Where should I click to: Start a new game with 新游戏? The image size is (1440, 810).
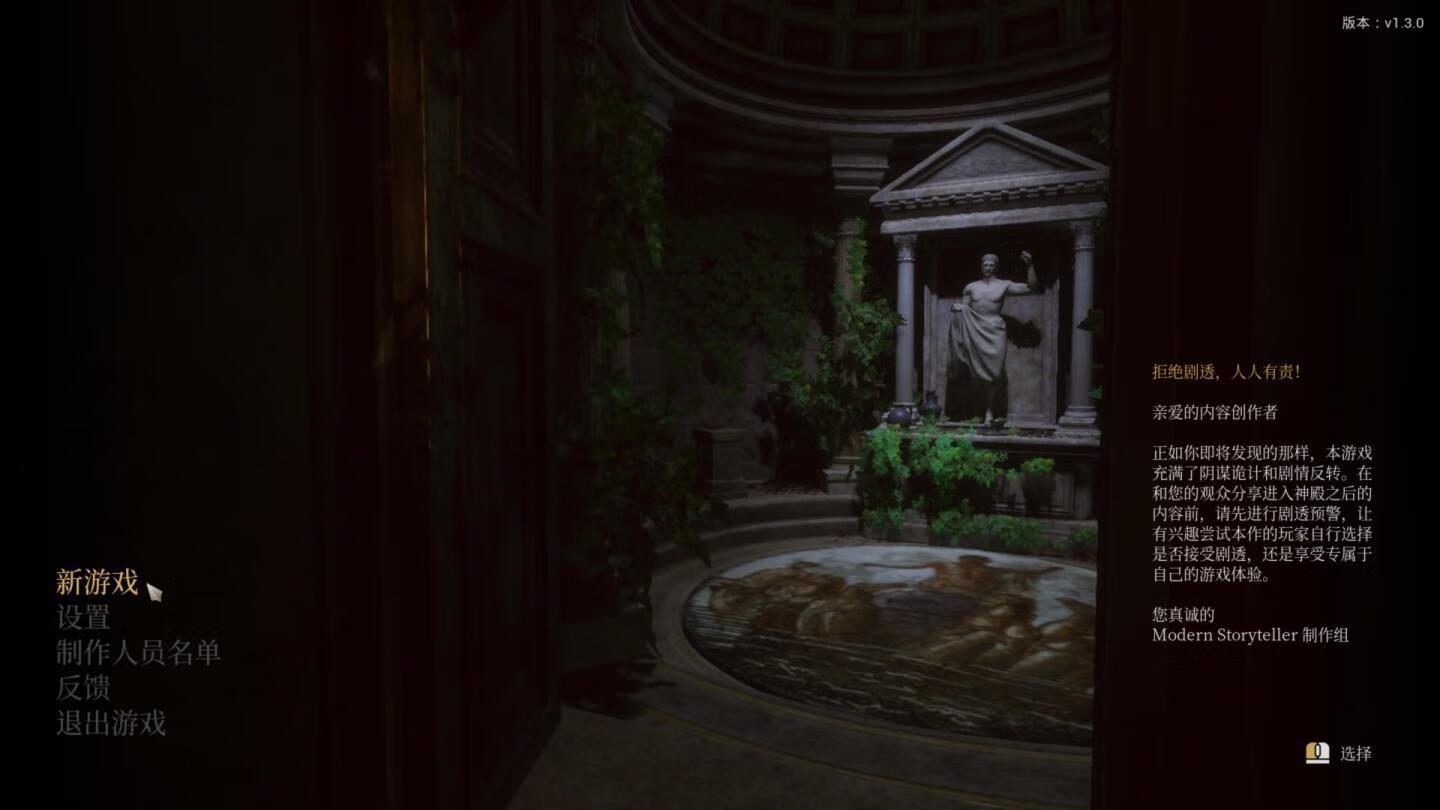click(97, 582)
